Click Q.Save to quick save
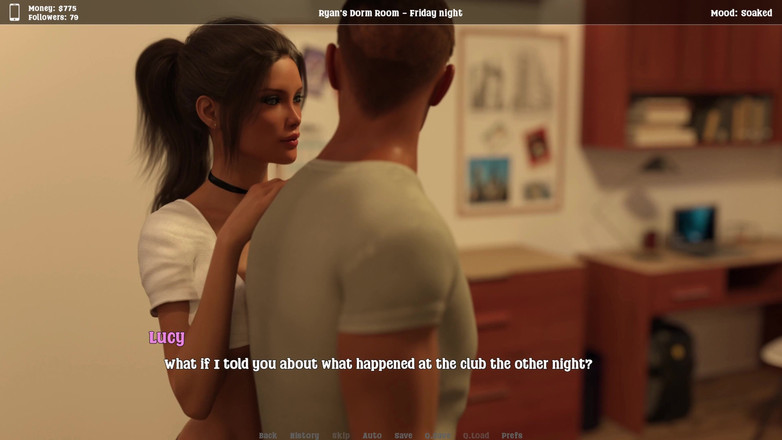 [437, 435]
